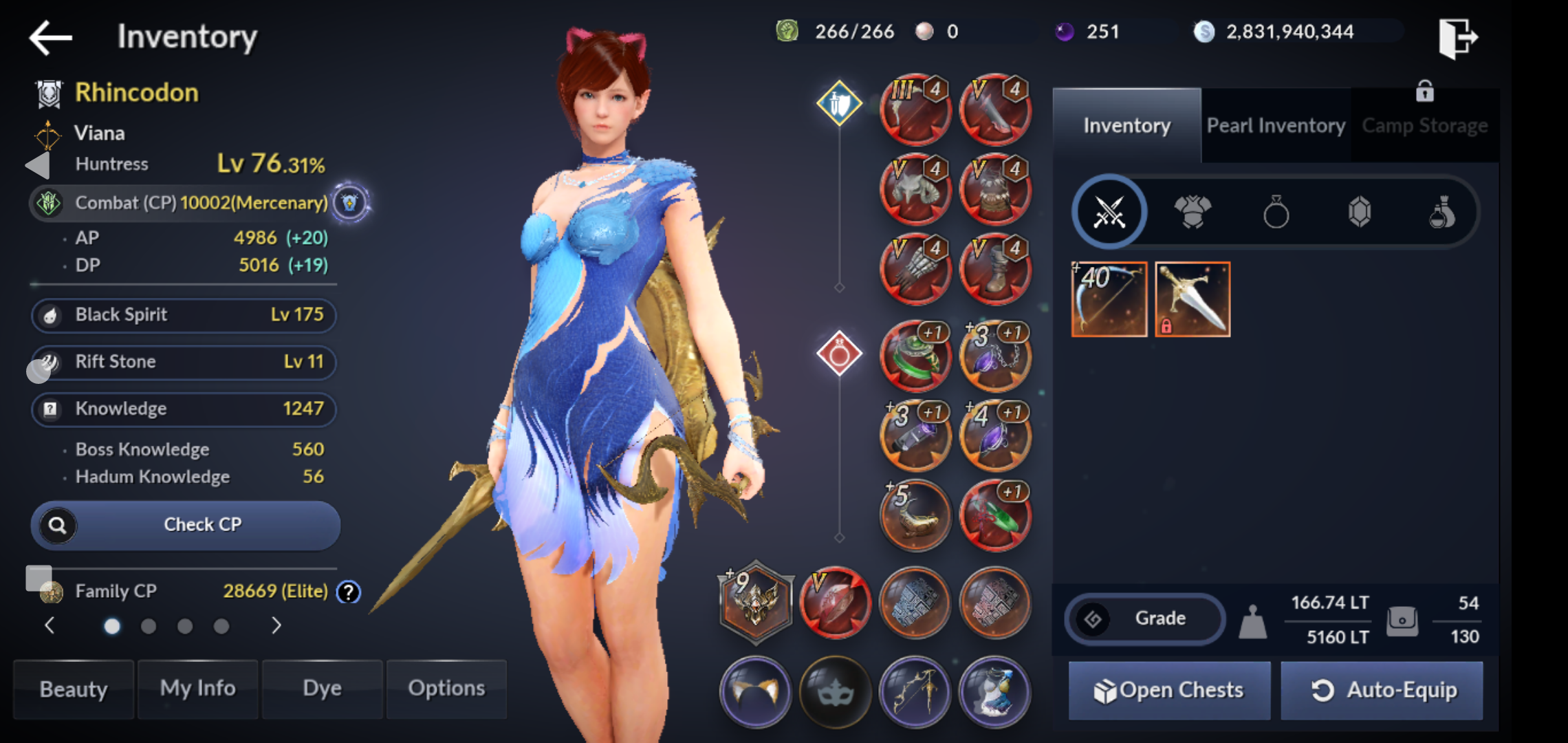Screen dimensions: 1568x743
Task: Open the Dye menu
Action: point(322,689)
